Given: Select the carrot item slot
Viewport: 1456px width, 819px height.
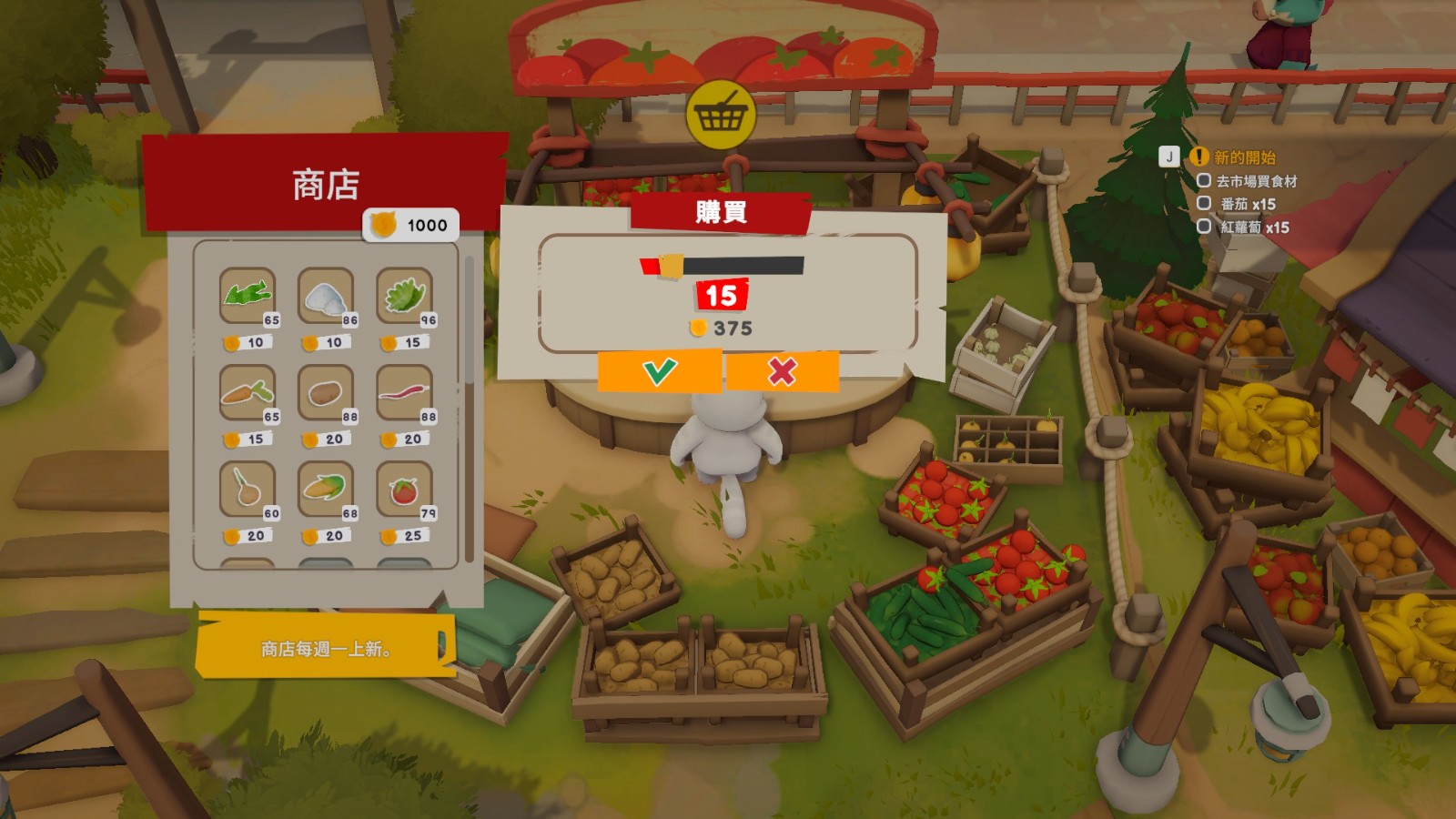Looking at the screenshot, I should pyautogui.click(x=247, y=392).
